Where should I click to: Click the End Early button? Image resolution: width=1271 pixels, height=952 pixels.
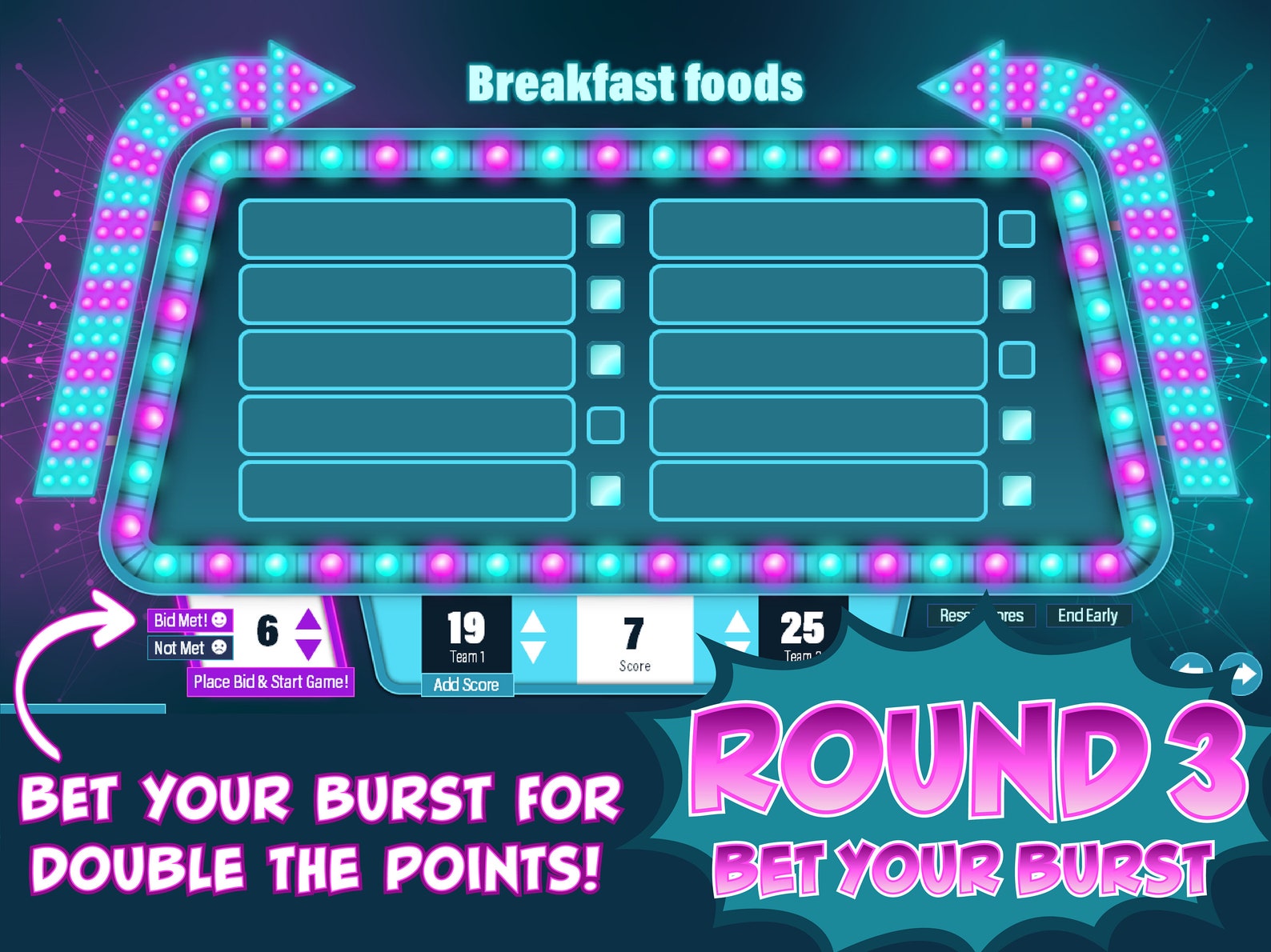1089,616
